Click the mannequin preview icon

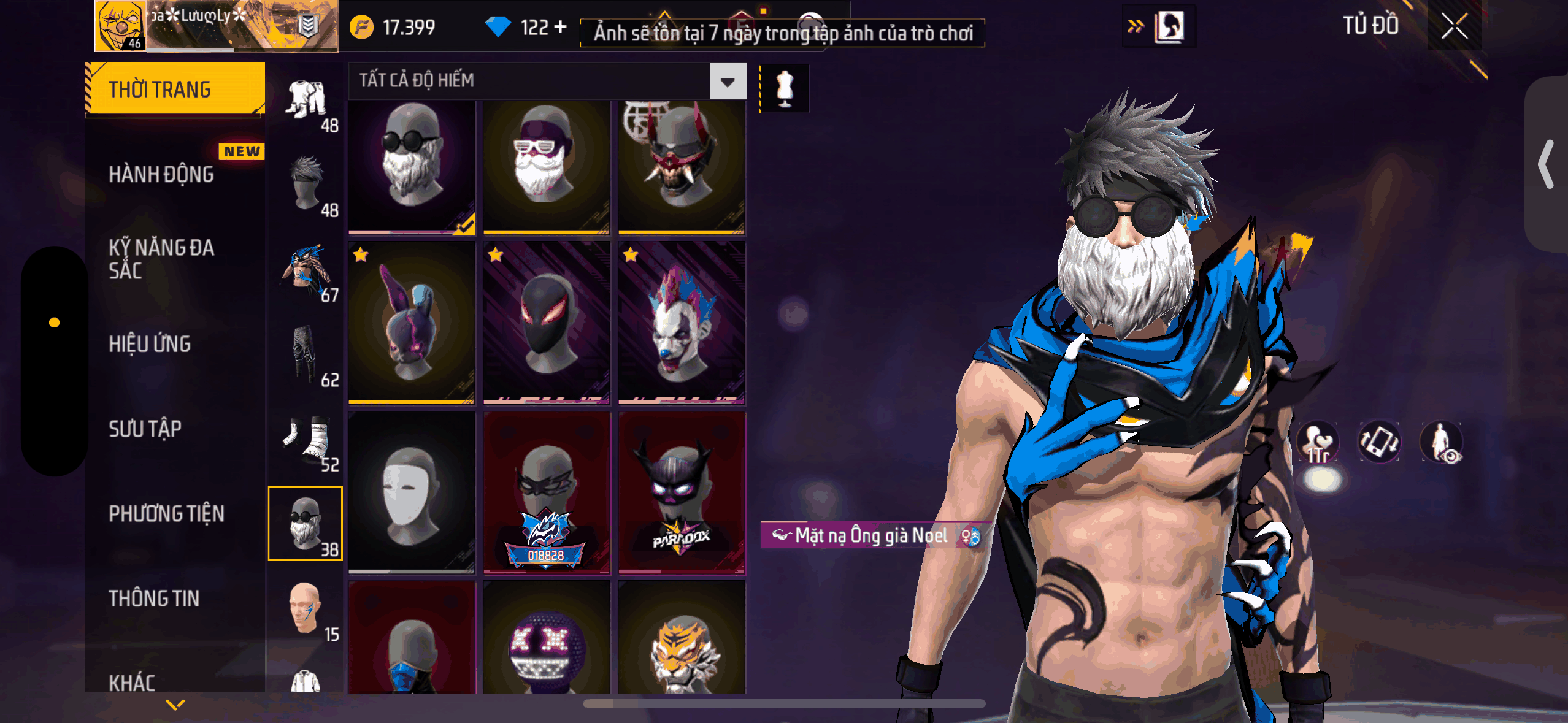(785, 89)
